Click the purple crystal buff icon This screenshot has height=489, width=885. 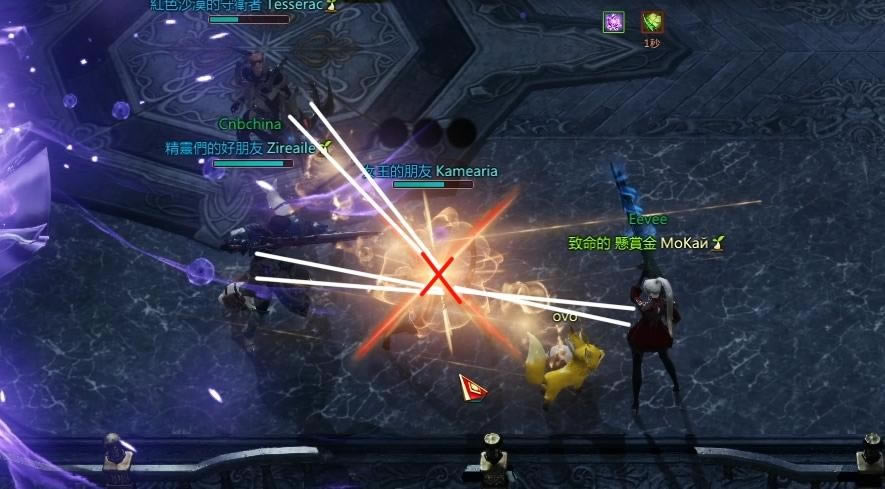point(613,22)
